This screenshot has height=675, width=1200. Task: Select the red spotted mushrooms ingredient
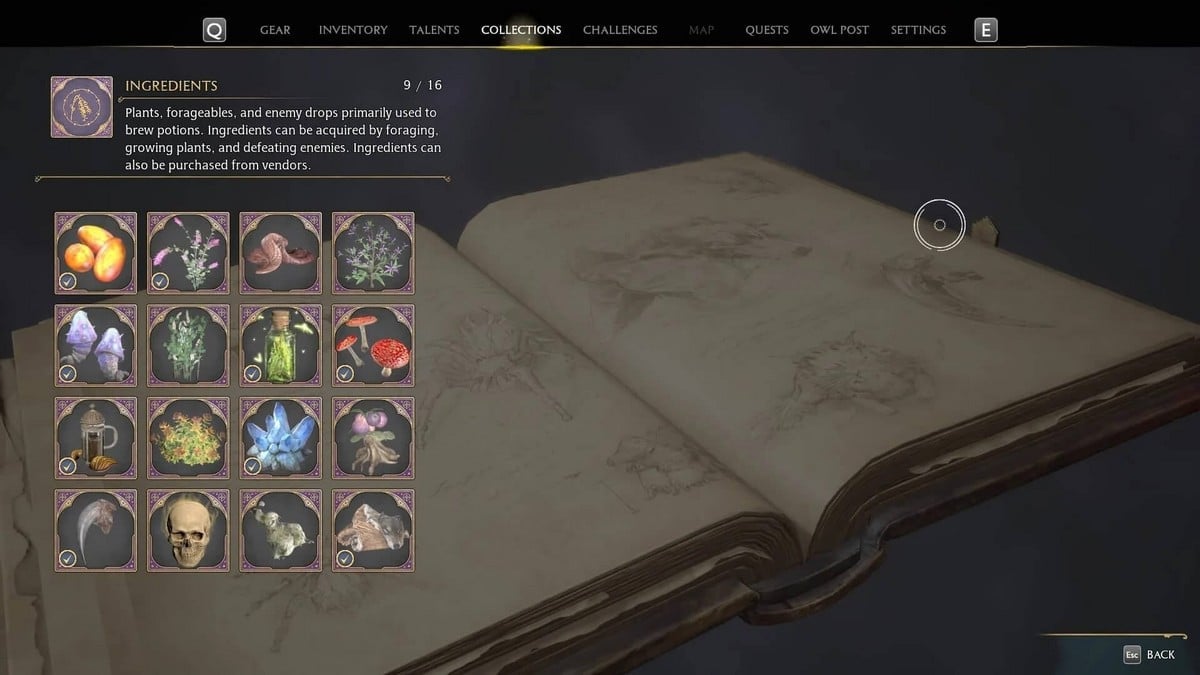373,346
